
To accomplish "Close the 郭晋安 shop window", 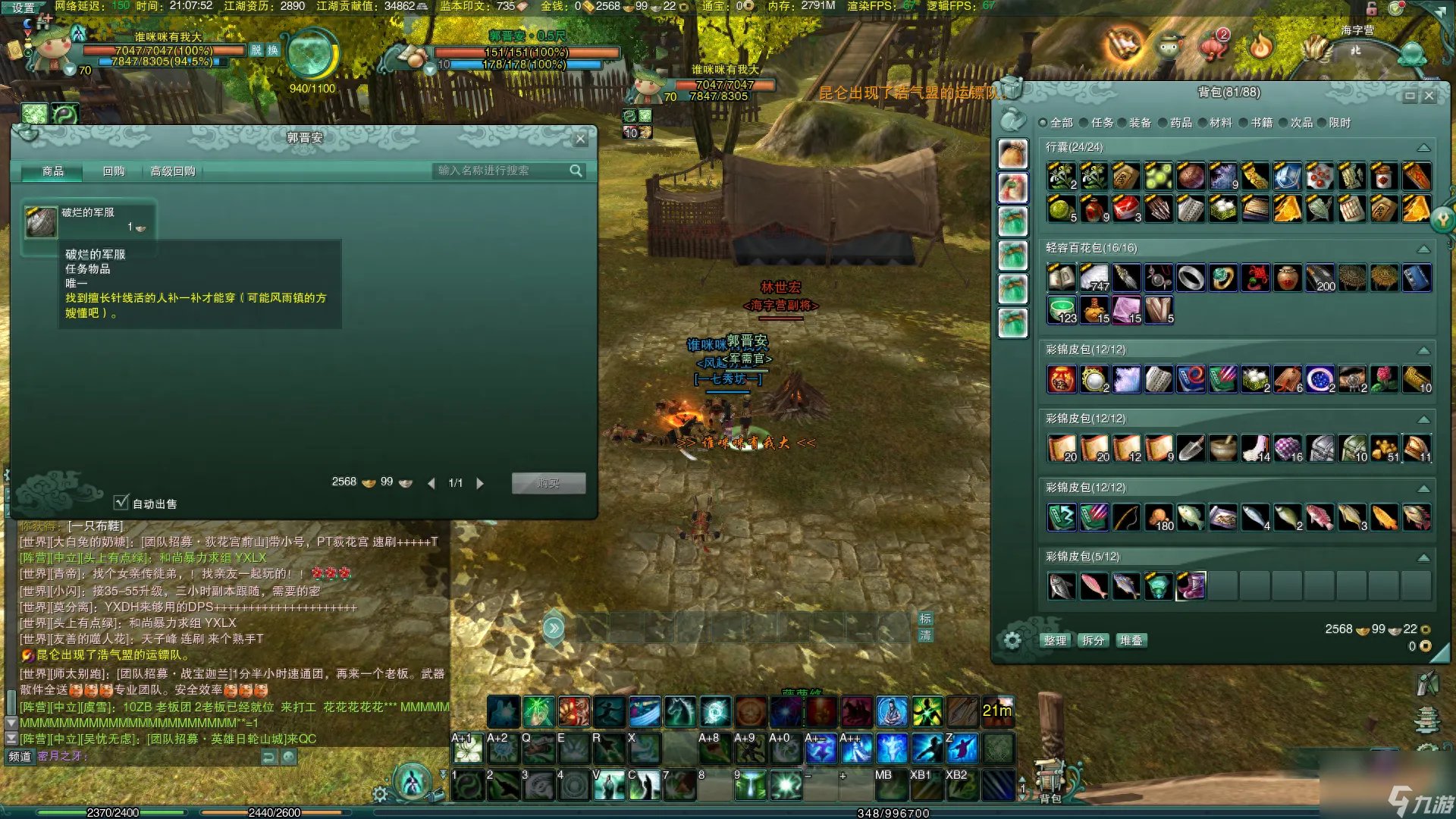I will pos(580,139).
